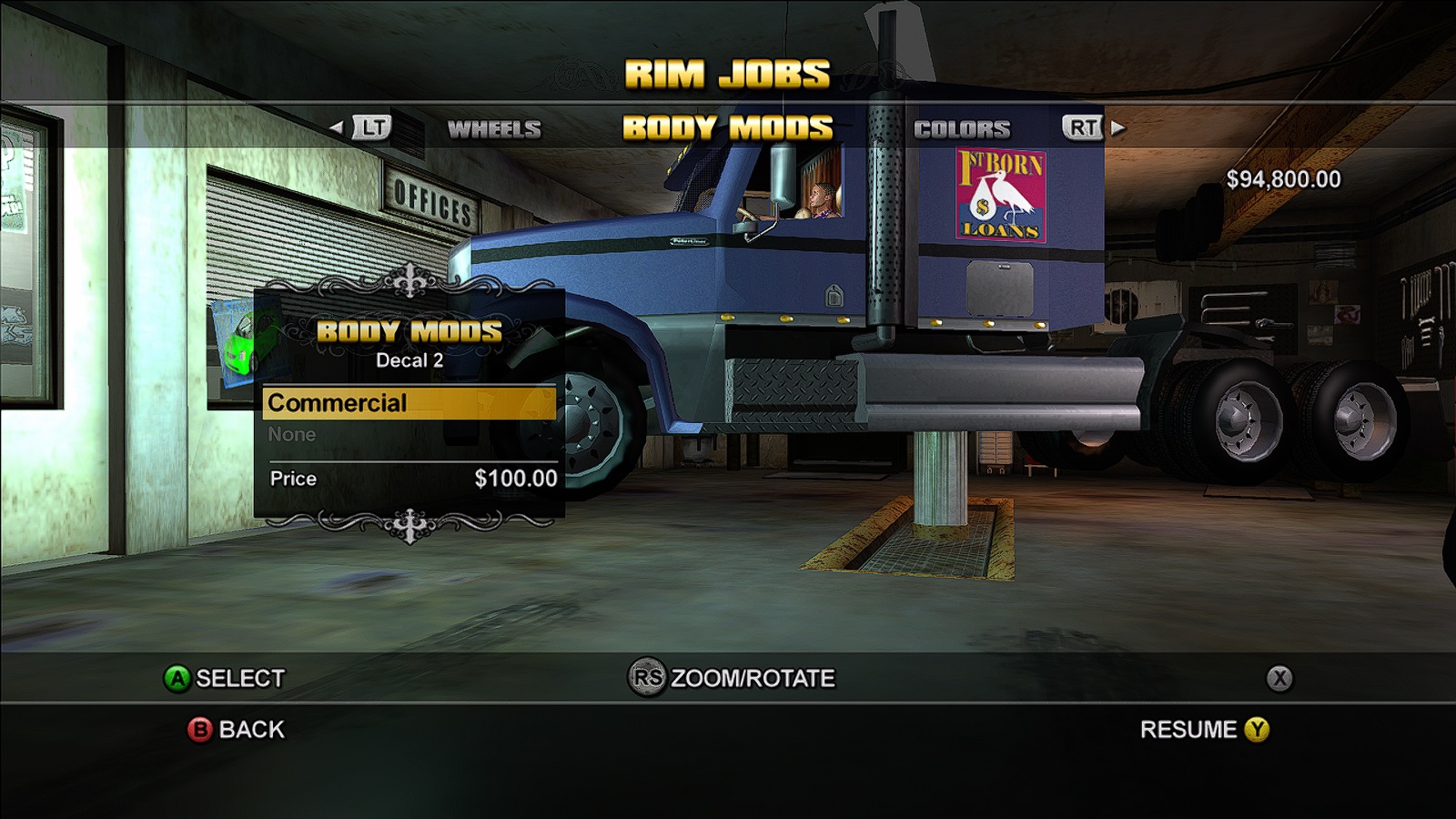Click the left arrow beside the tabs

tap(337, 128)
